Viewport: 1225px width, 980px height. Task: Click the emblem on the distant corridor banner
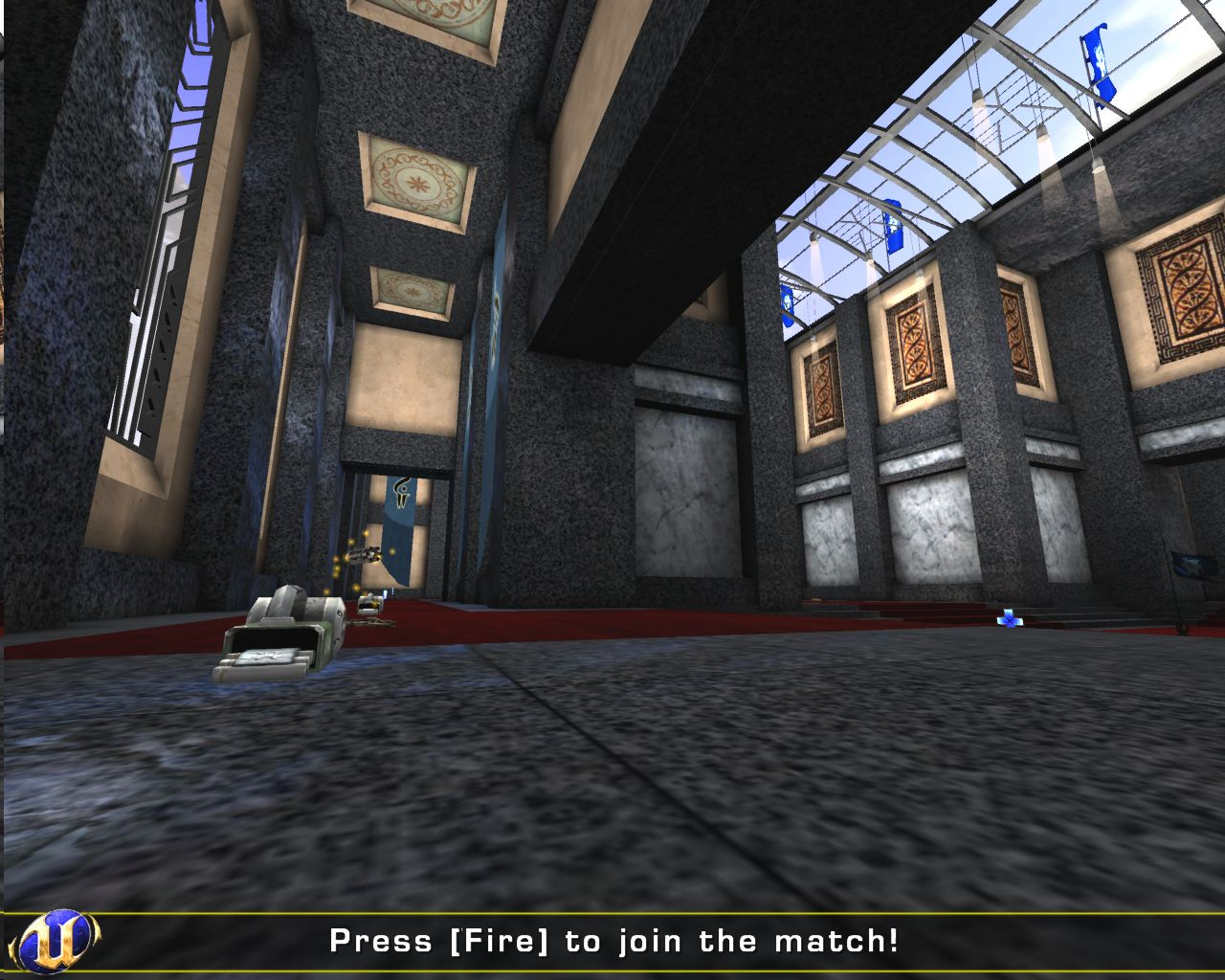click(402, 493)
